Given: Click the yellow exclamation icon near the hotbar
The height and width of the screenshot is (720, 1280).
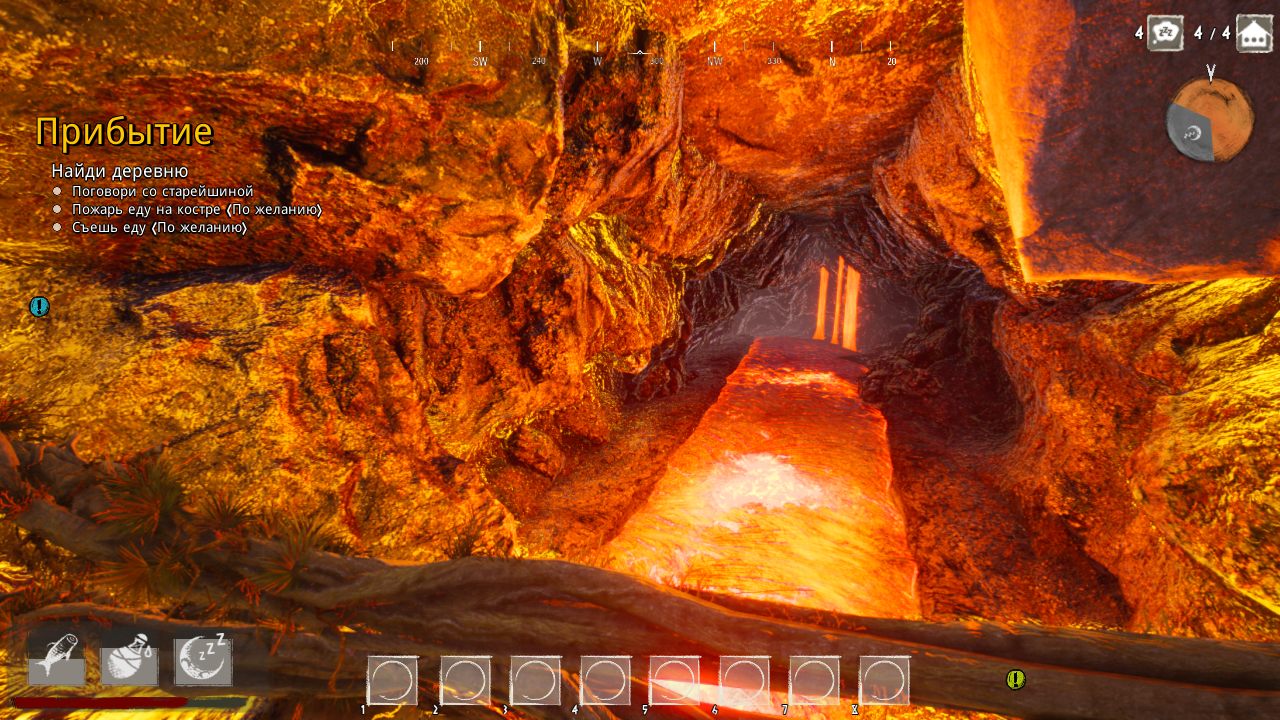Looking at the screenshot, I should pyautogui.click(x=1016, y=680).
